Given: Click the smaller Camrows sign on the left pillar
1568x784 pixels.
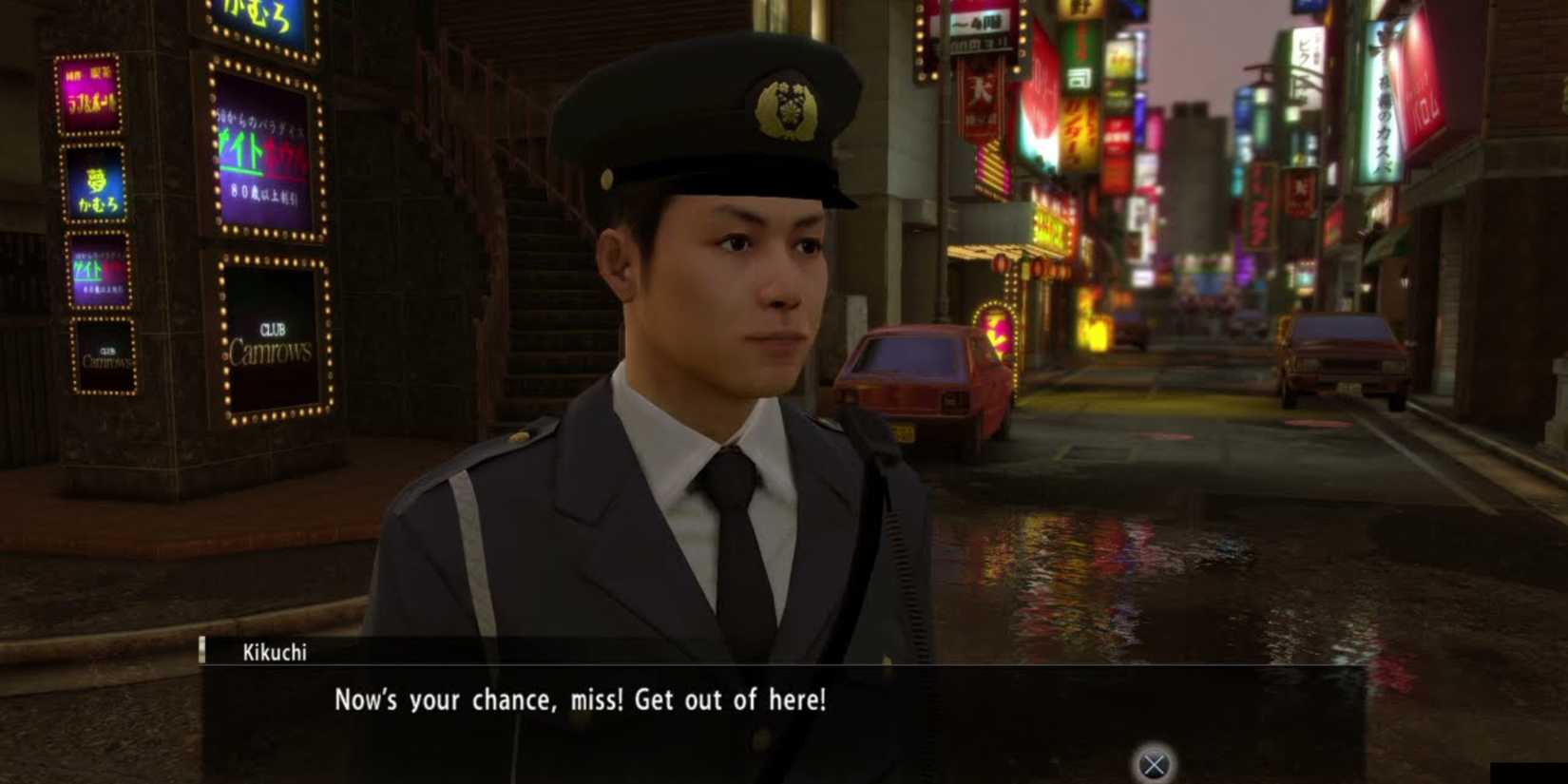Looking at the screenshot, I should [x=105, y=355].
